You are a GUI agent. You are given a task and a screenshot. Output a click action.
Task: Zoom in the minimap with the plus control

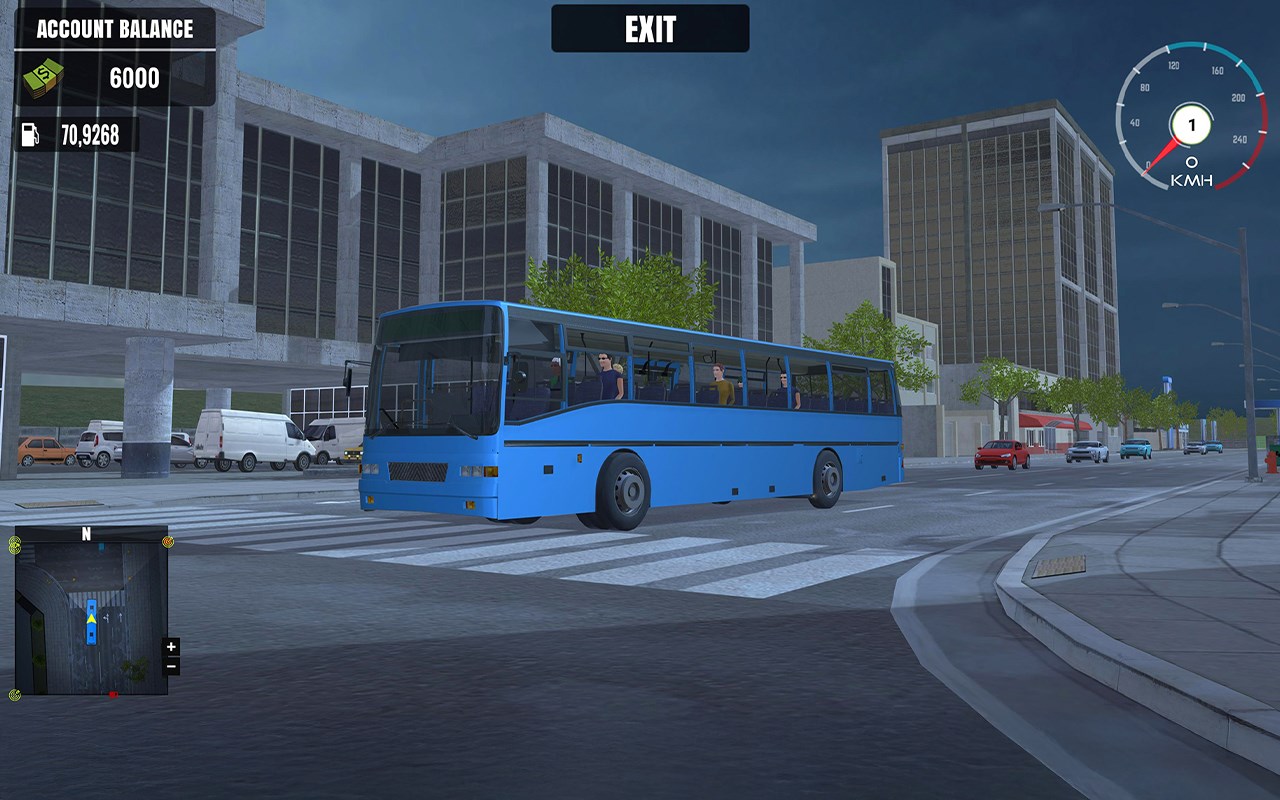point(172,647)
